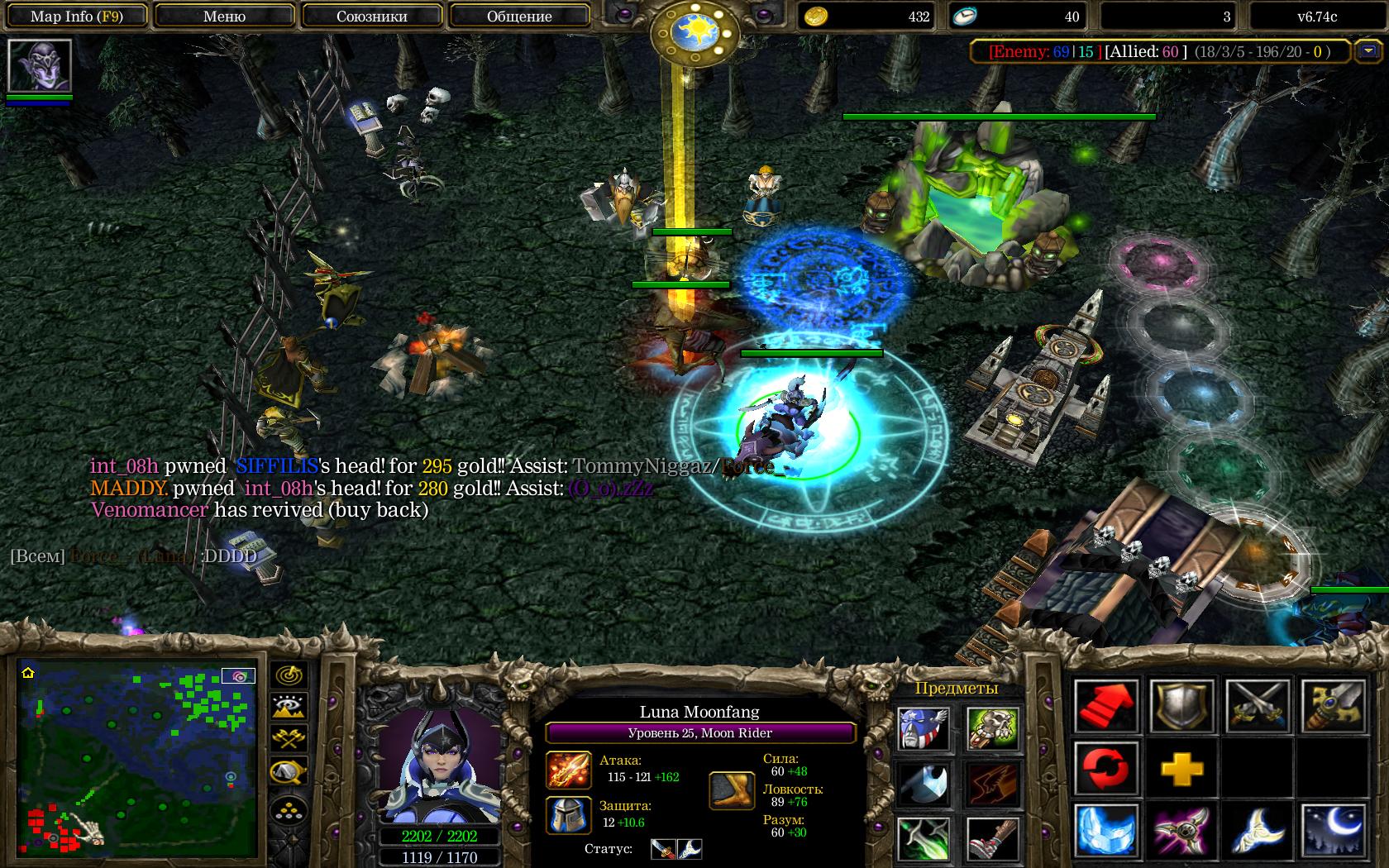
Task: Activate the Eclipse crescent moon ultimate
Action: pyautogui.click(x=1333, y=830)
